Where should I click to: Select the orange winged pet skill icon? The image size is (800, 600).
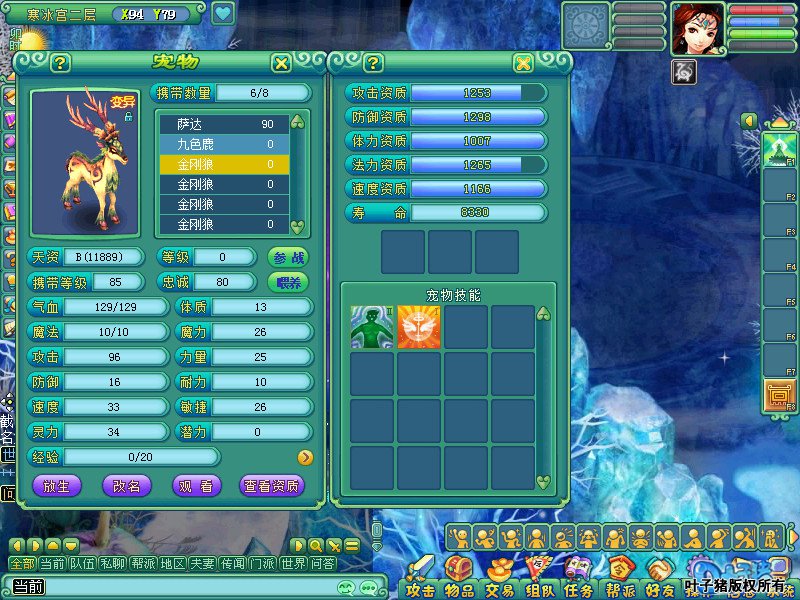[419, 327]
